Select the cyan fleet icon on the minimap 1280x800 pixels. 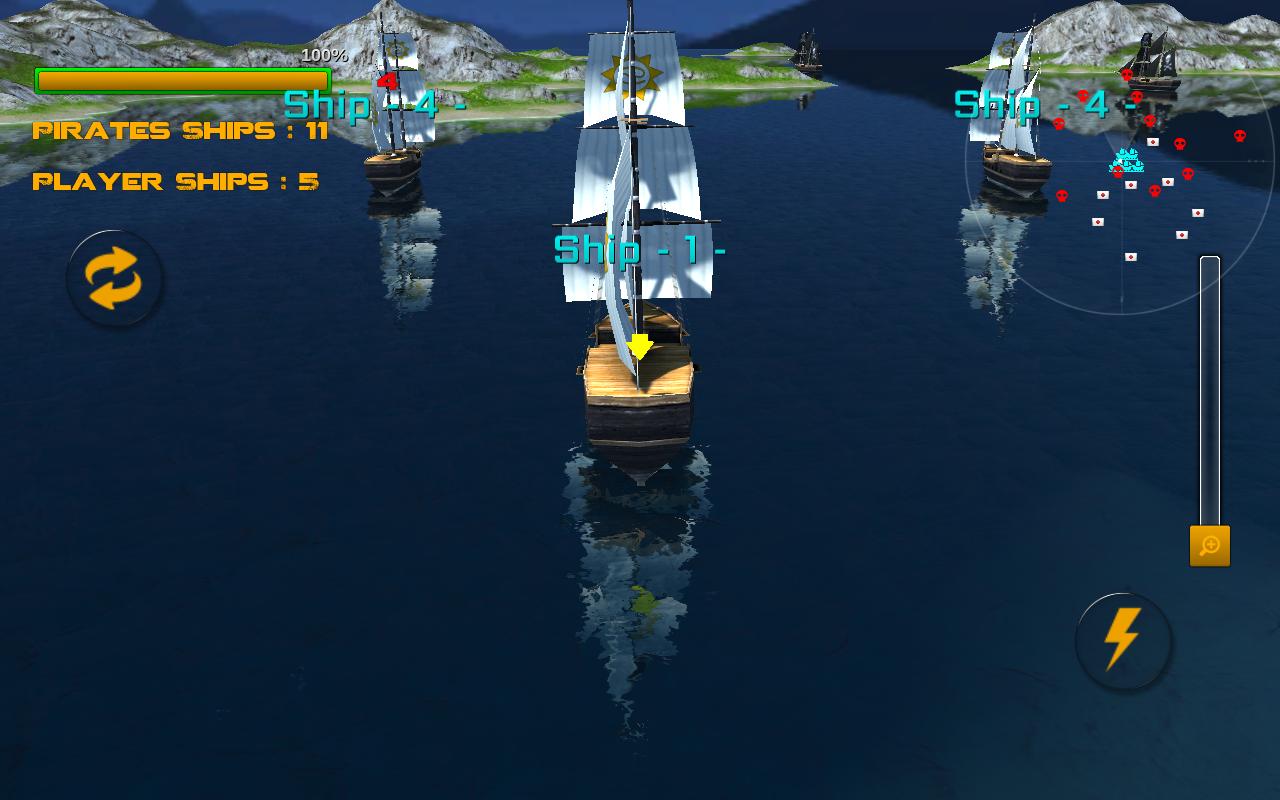pyautogui.click(x=1127, y=158)
